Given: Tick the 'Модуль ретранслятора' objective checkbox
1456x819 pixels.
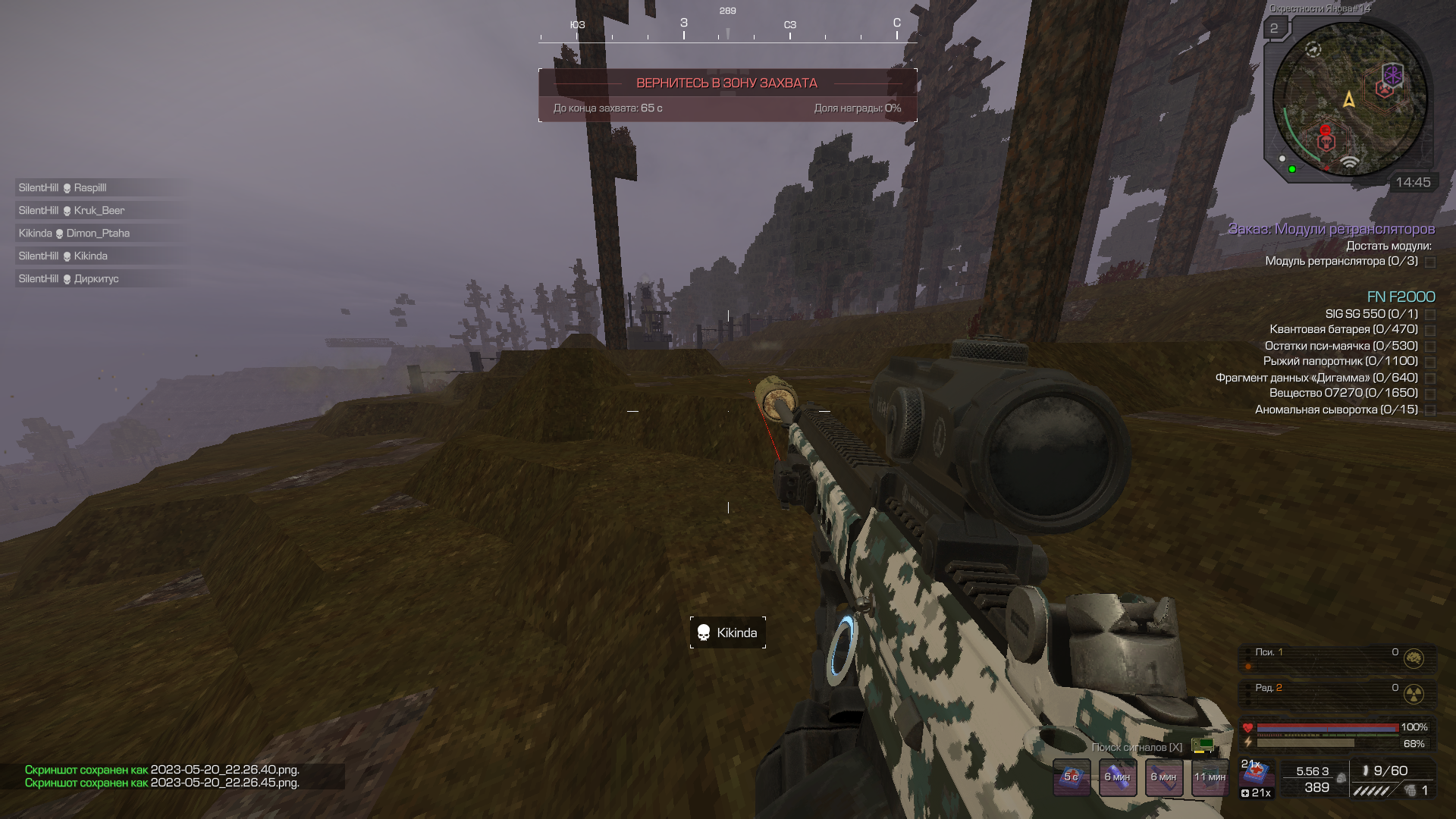Looking at the screenshot, I should pos(1430,262).
